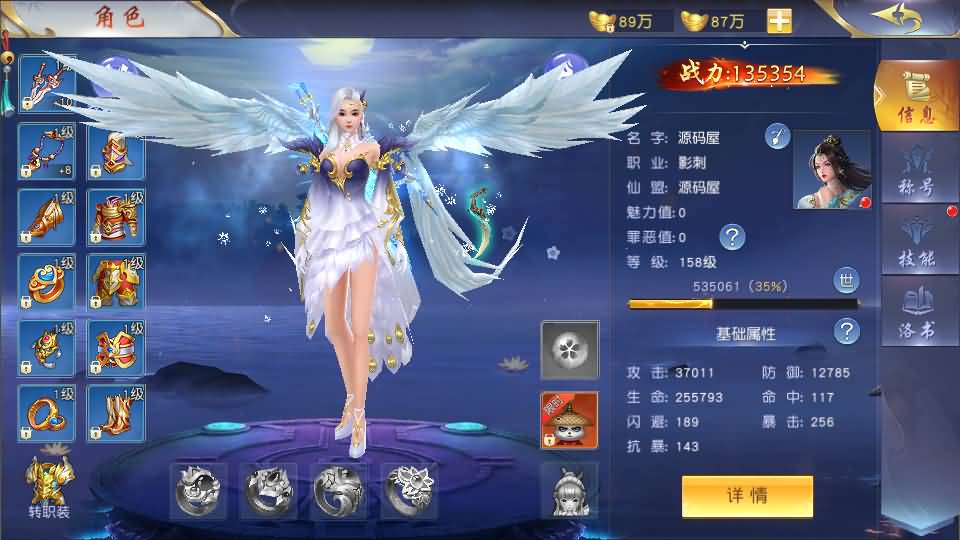Screen dimensions: 960x540
Task: Add currency with the yellow plus button
Action: 779,21
